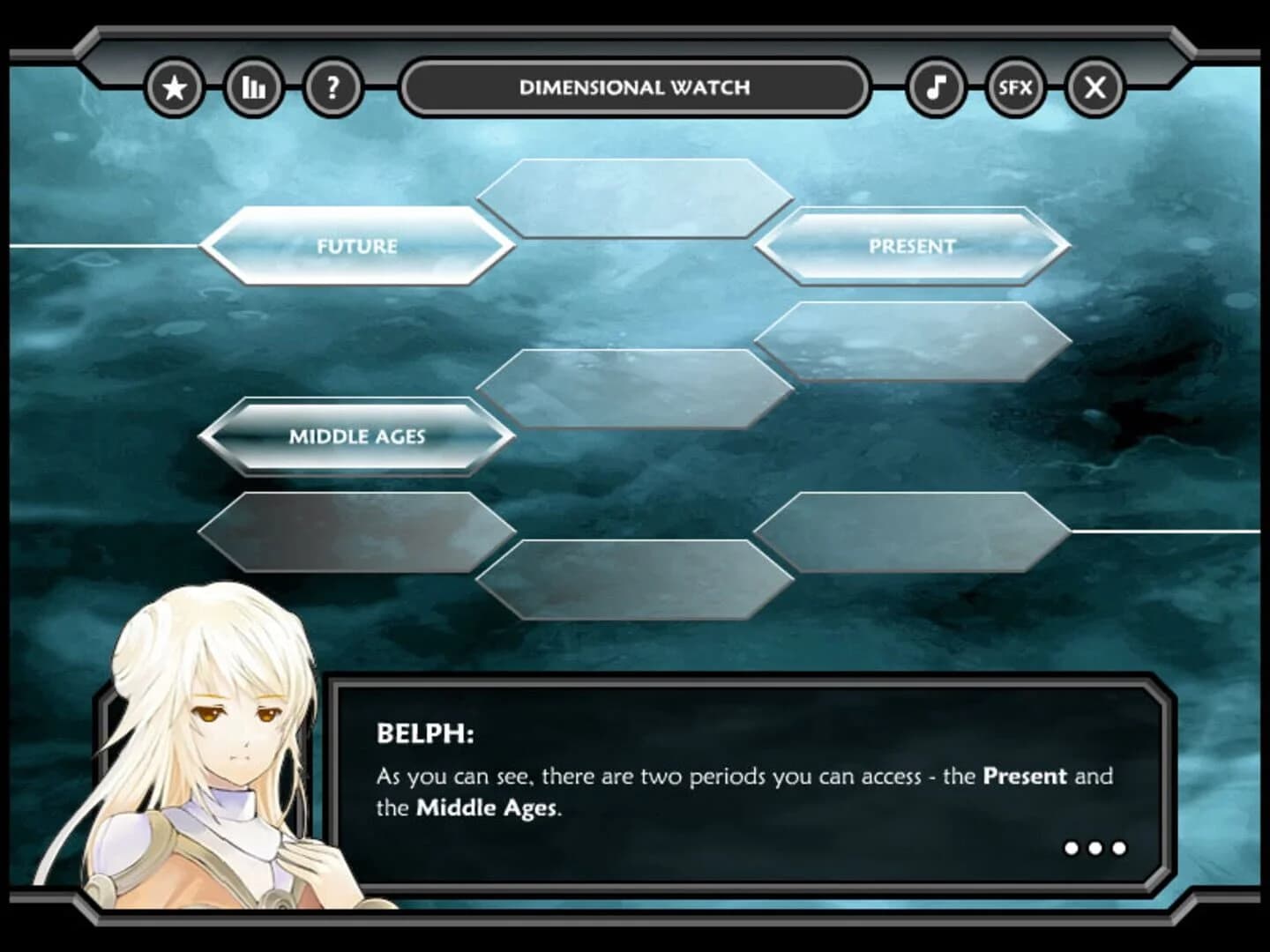Open the statistics bar chart icon
The width and height of the screenshot is (1270, 952).
pyautogui.click(x=253, y=86)
